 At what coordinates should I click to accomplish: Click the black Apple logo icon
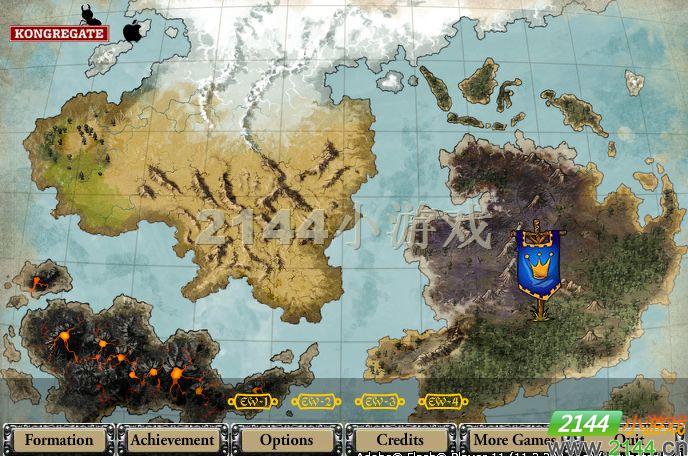(x=131, y=30)
